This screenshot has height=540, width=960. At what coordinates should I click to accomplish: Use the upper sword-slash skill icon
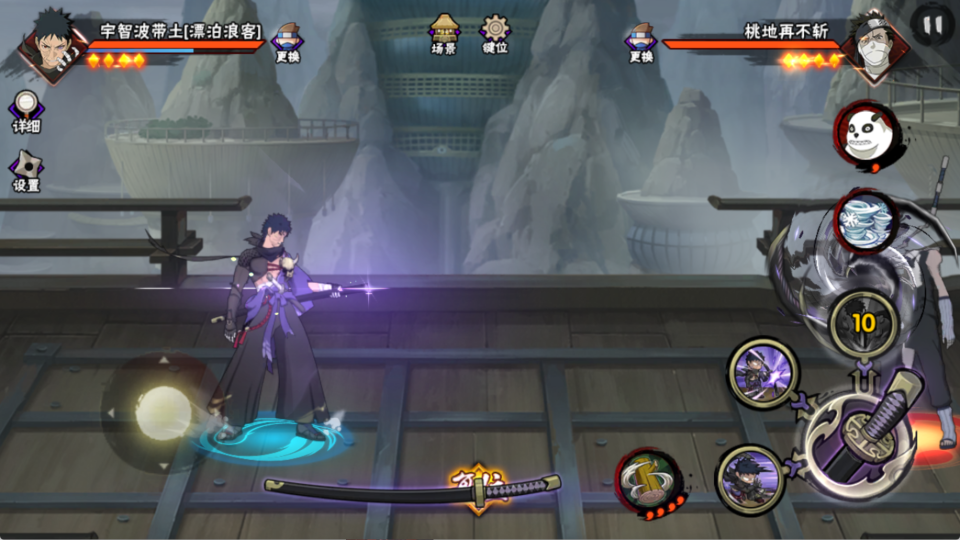pyautogui.click(x=762, y=372)
